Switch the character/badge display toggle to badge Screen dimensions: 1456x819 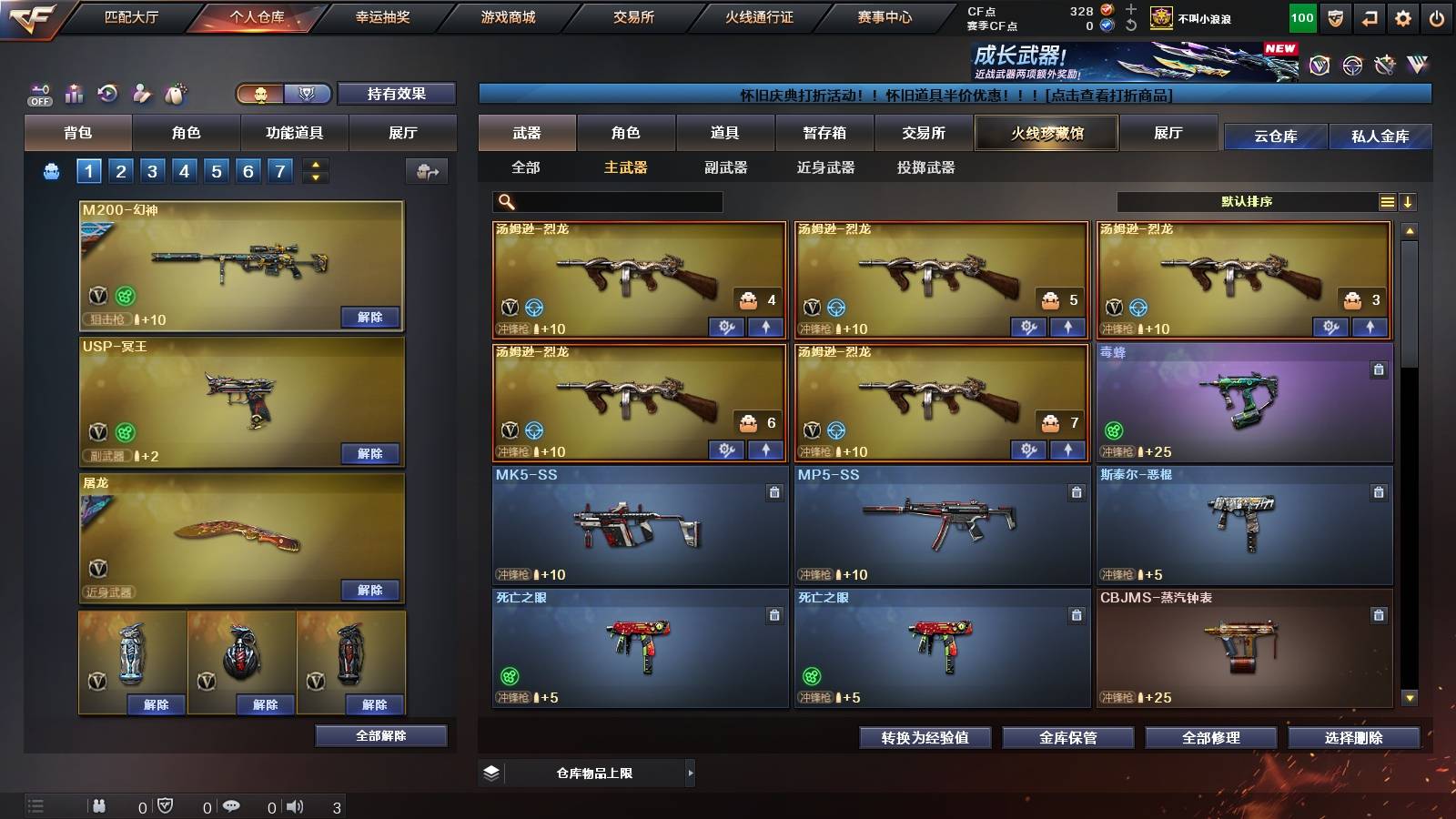[x=308, y=94]
